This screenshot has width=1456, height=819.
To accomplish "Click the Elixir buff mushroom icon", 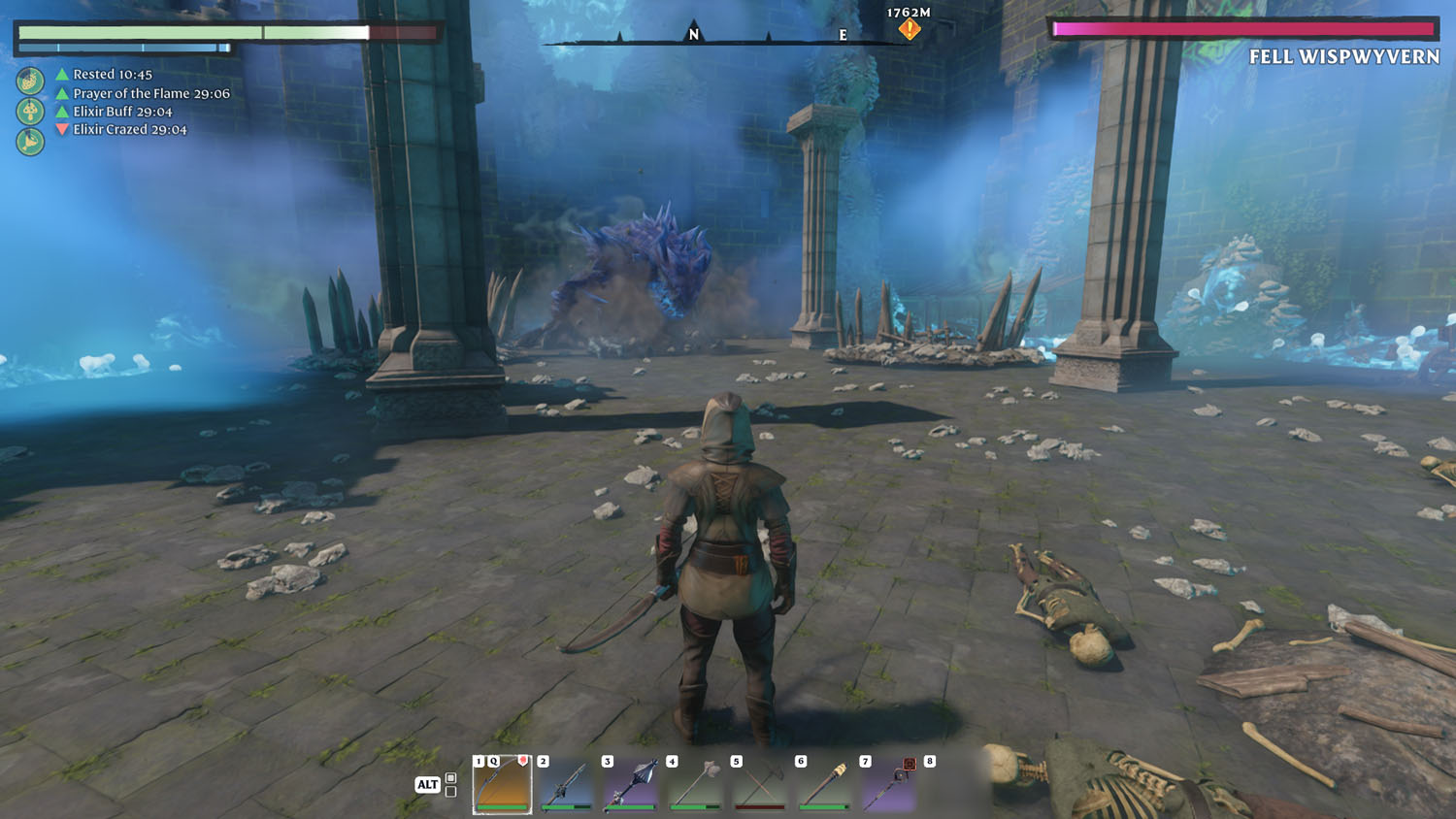I will [30, 111].
